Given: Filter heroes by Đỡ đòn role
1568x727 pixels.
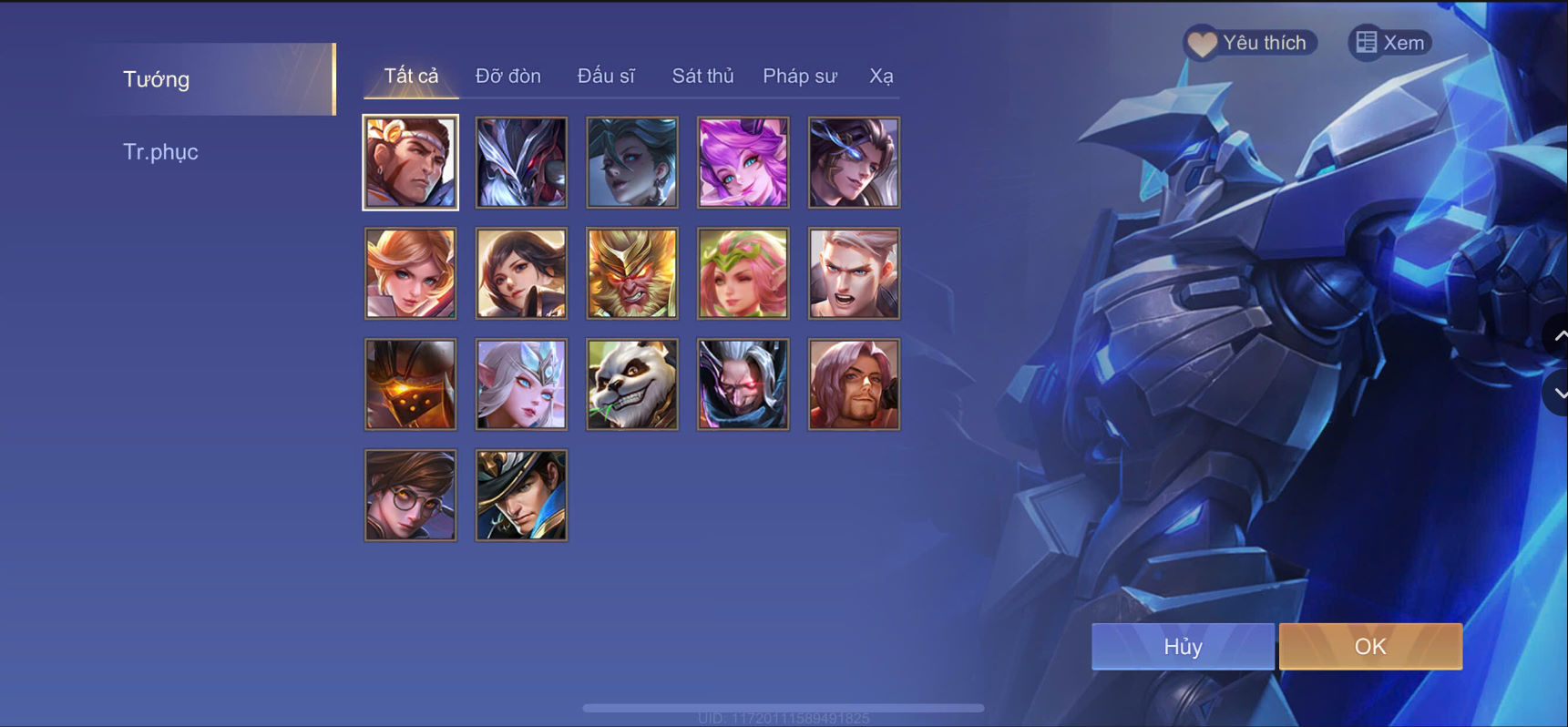Looking at the screenshot, I should point(507,76).
